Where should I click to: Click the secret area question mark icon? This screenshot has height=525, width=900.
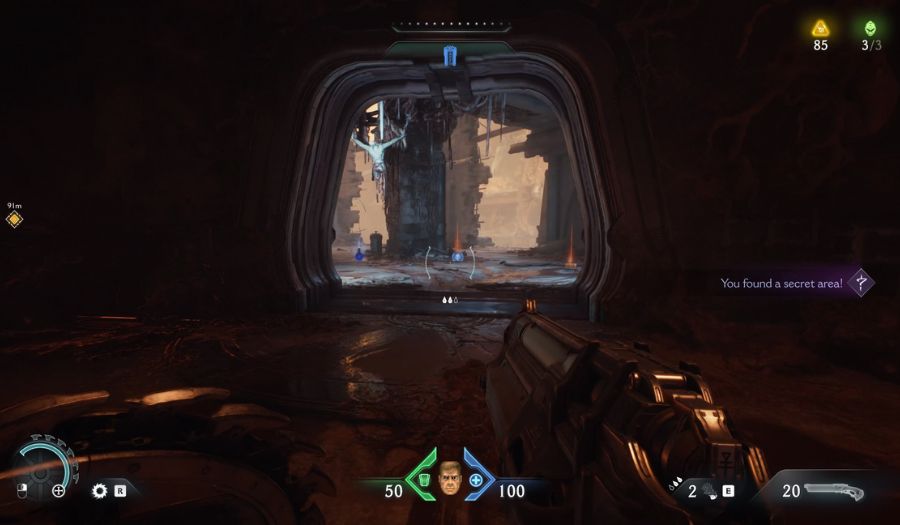pos(860,283)
